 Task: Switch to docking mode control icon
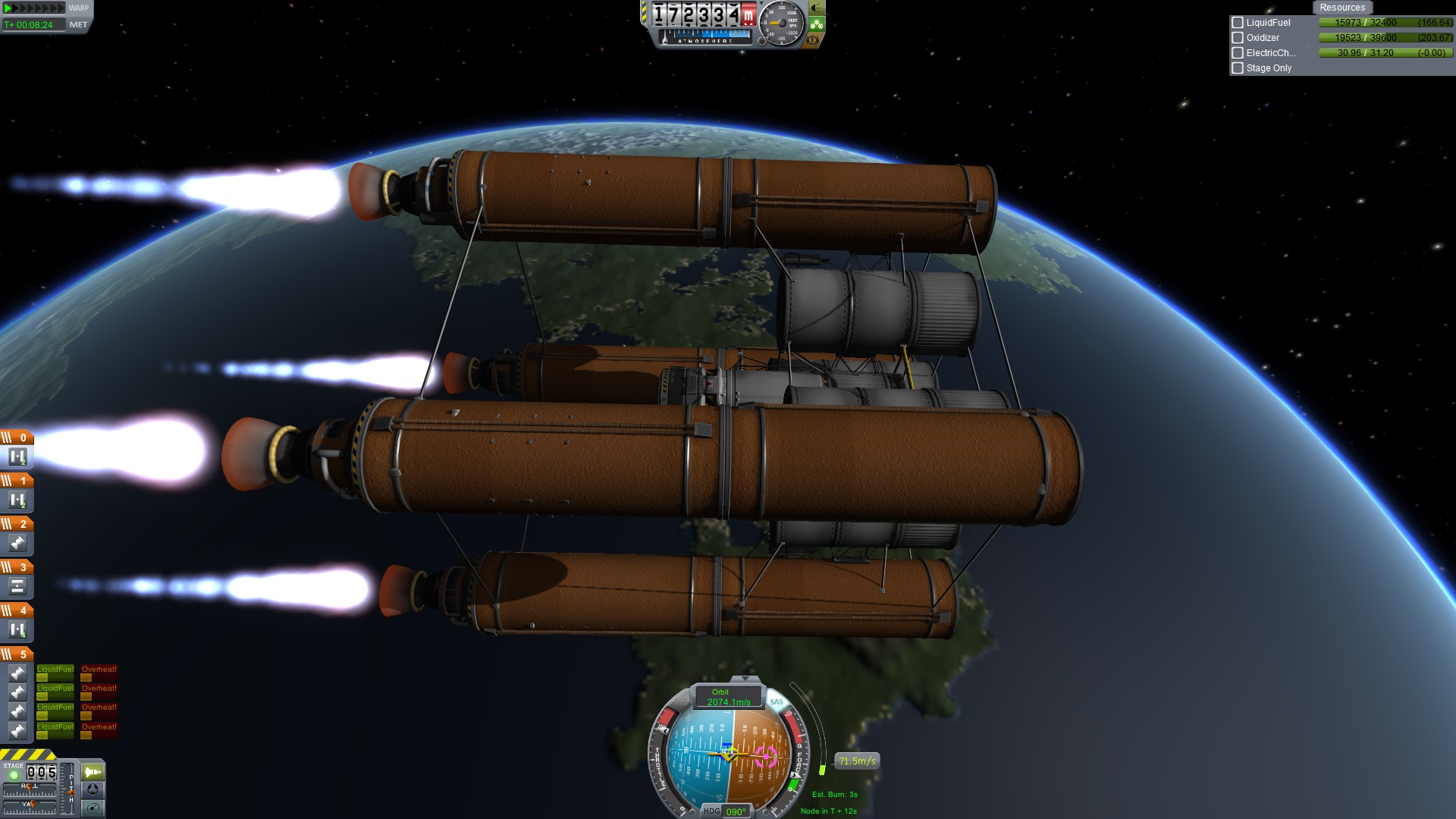(x=93, y=789)
